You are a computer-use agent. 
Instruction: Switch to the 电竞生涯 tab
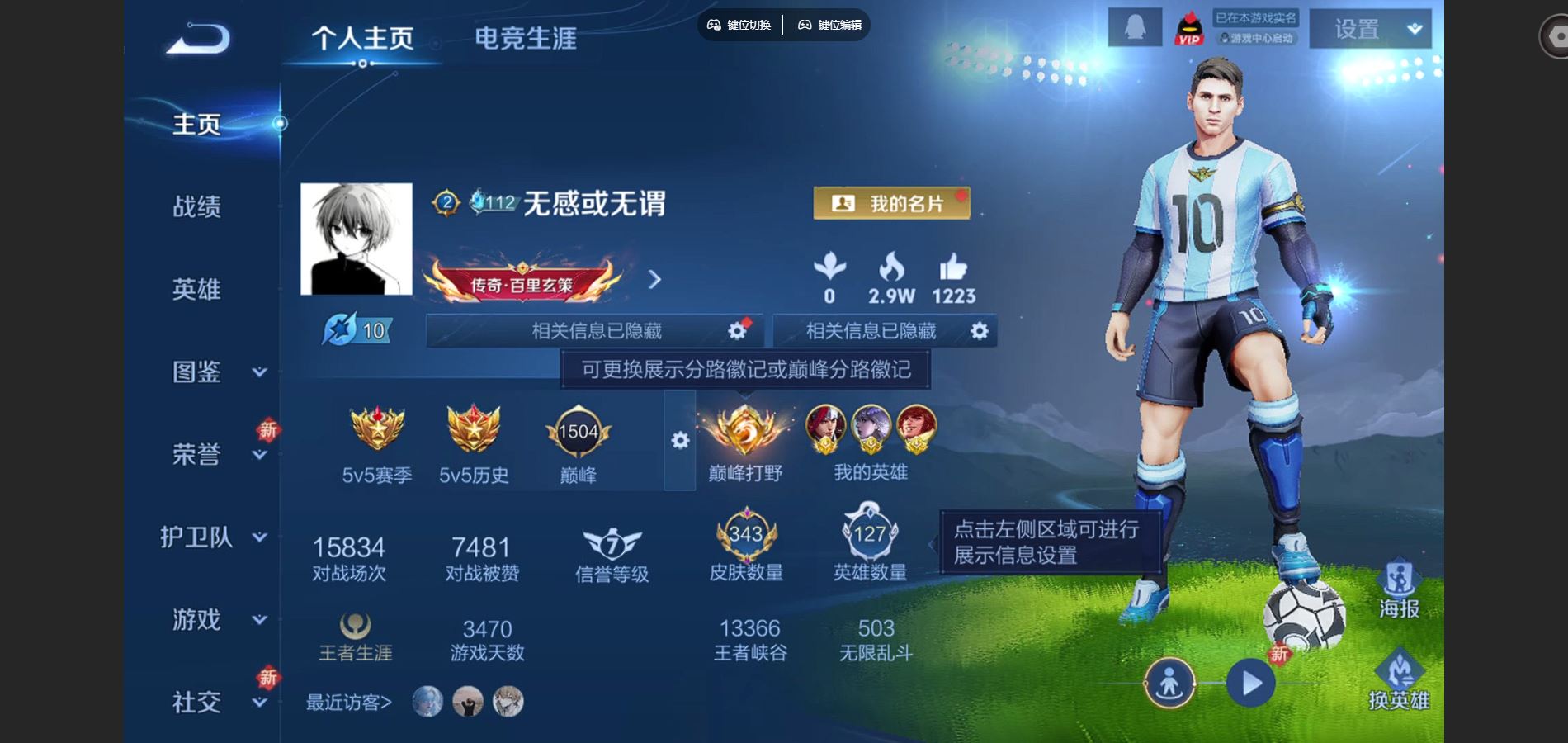[x=526, y=37]
